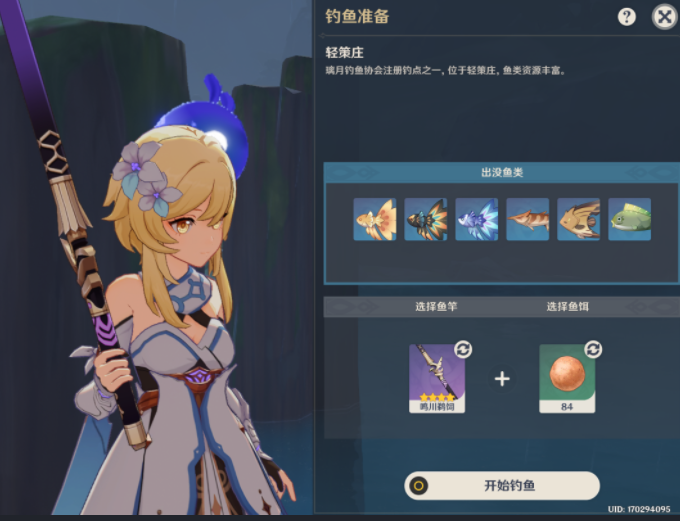The image size is (680, 521).
Task: Close the 钓鱼准备 fishing prep panel
Action: pos(664,16)
